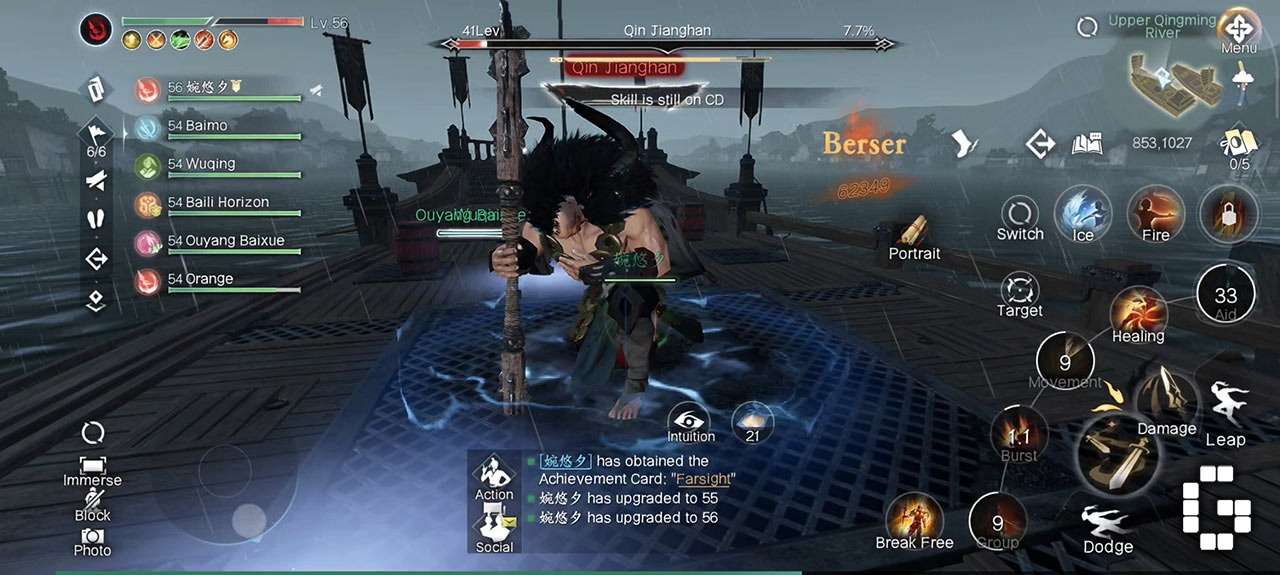Use the Break Free skill

[x=914, y=518]
